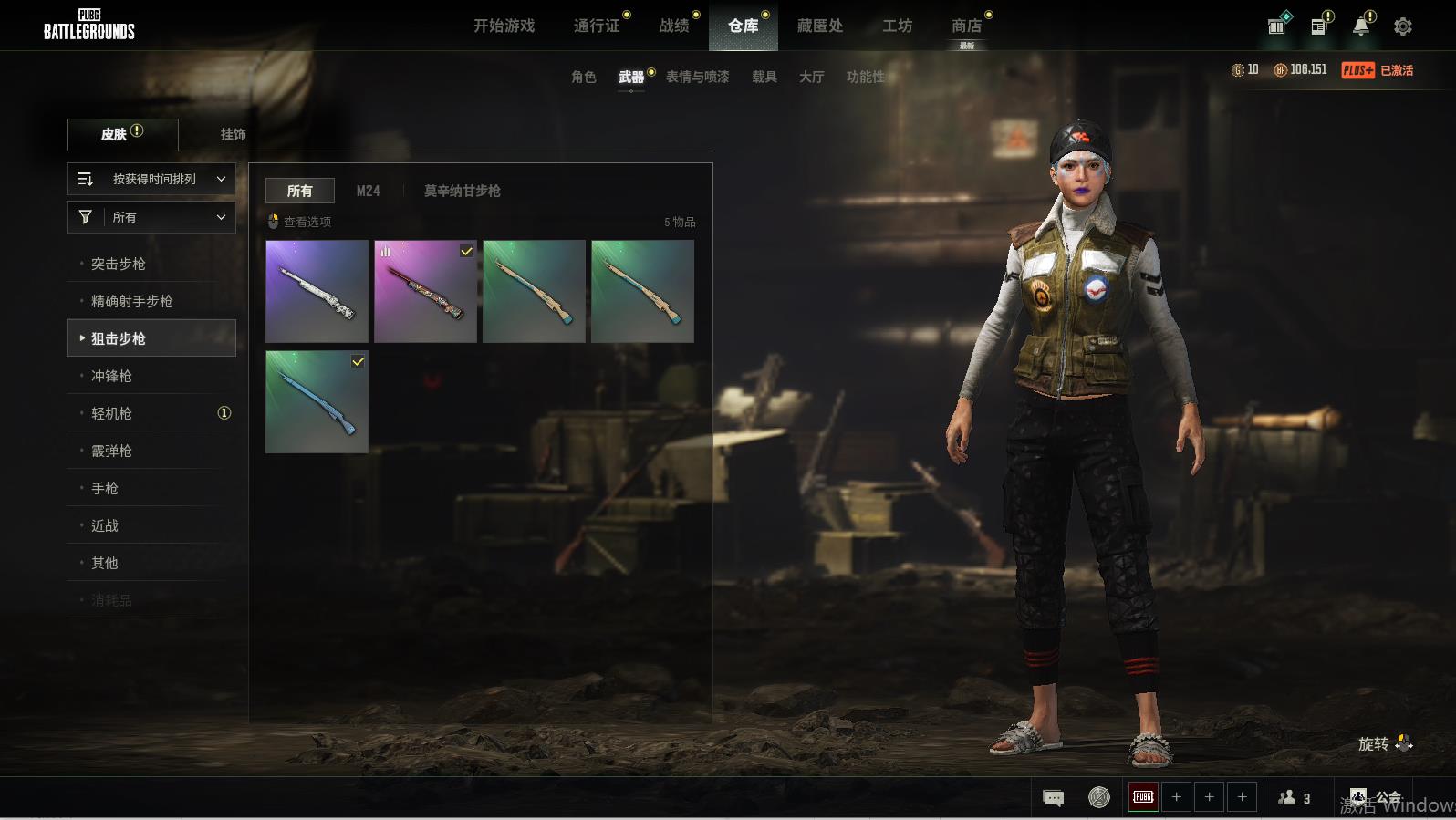Select the 角色 character sub-tab
The width and height of the screenshot is (1456, 820).
[583, 77]
